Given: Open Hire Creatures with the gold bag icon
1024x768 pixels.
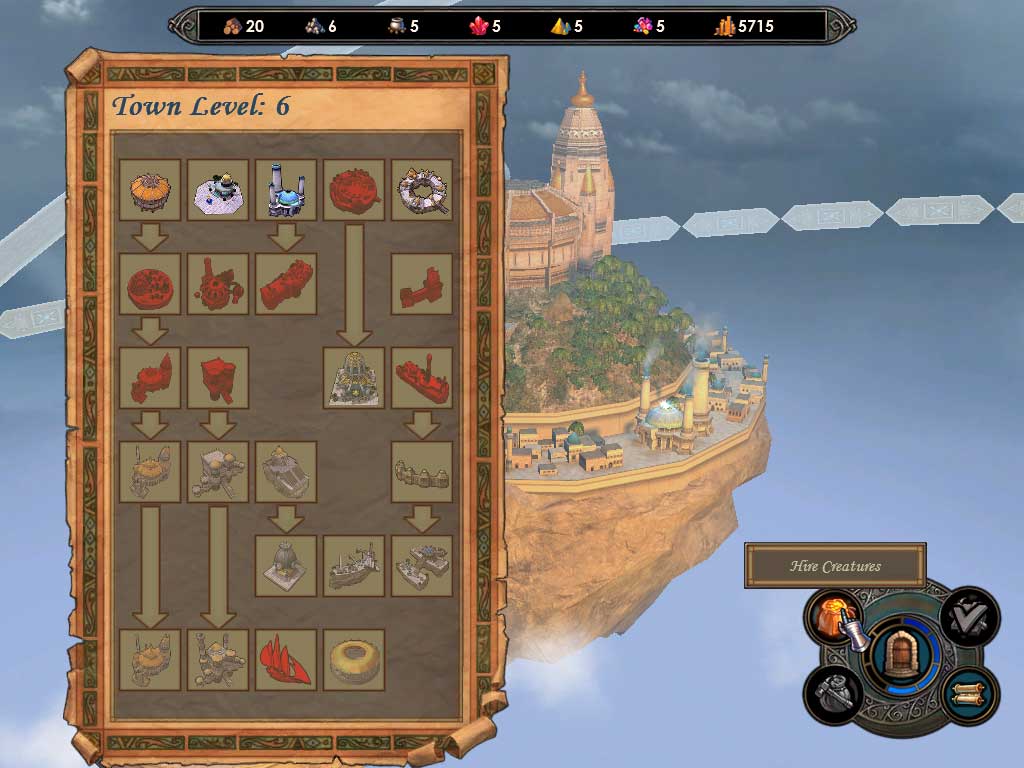Looking at the screenshot, I should click(834, 616).
